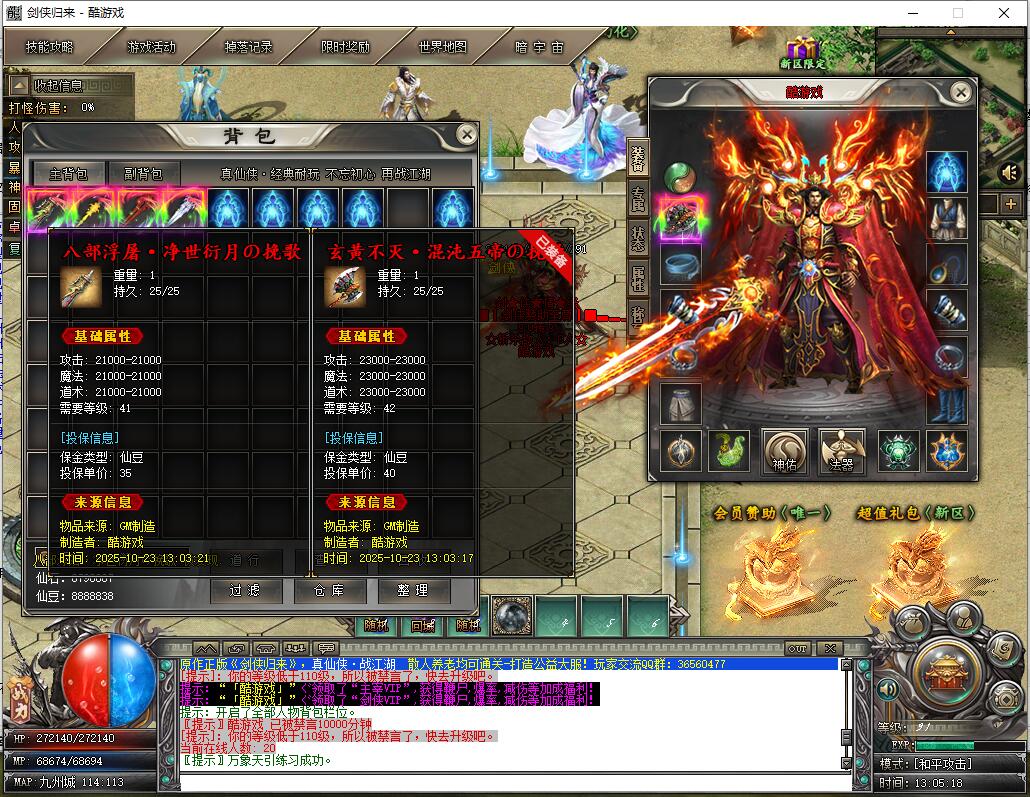
Task: Maximize the game window
Action: pyautogui.click(x=958, y=13)
